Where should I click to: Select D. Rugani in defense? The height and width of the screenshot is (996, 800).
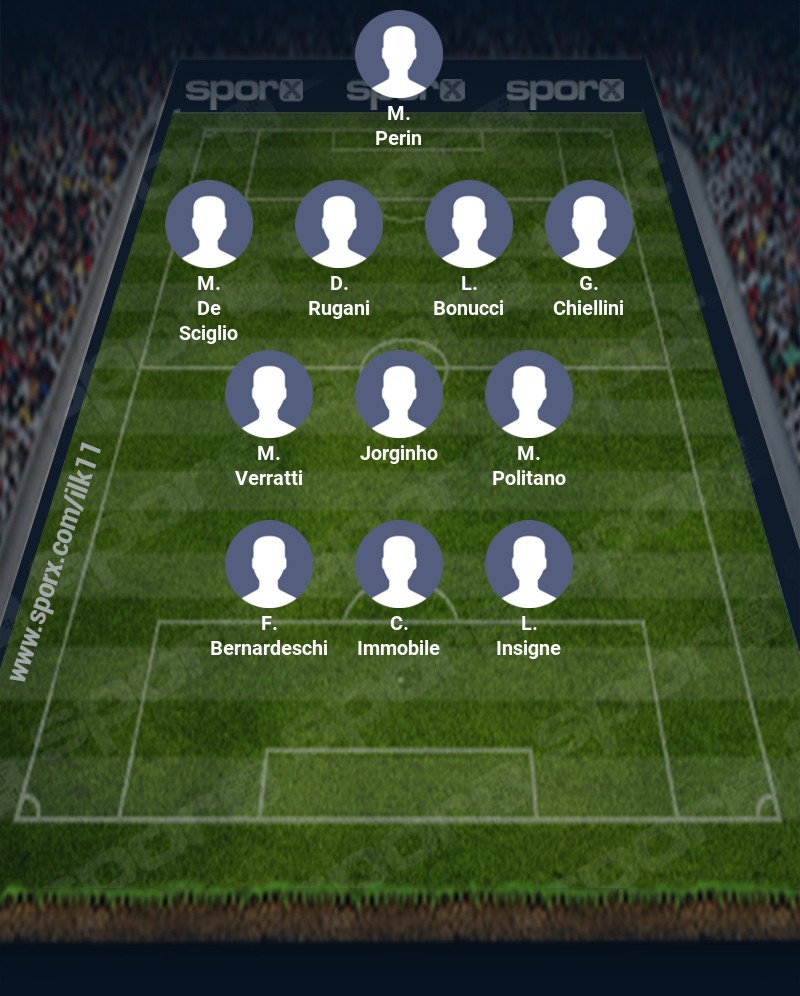click(339, 224)
